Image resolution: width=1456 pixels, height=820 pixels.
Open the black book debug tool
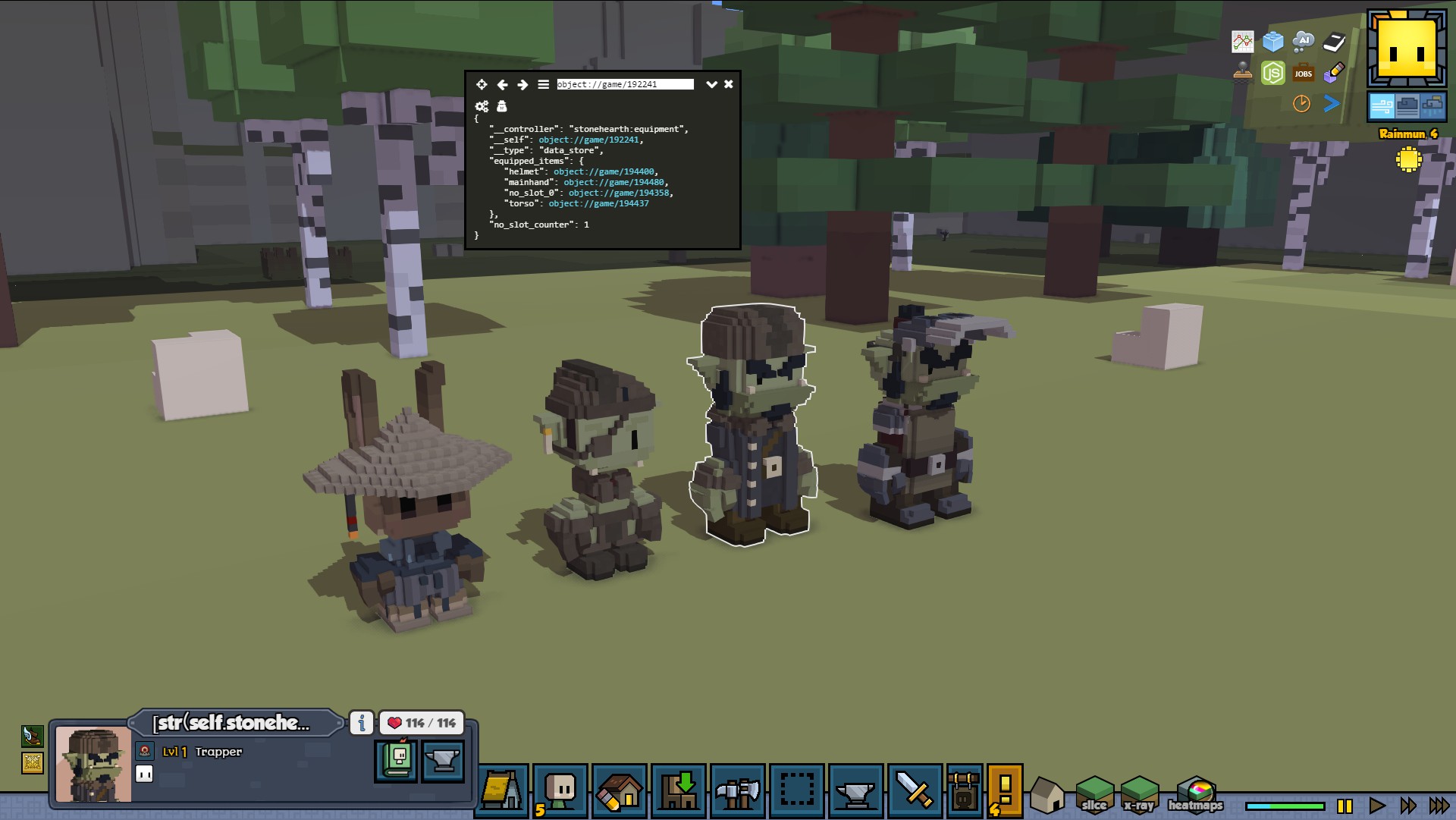[1334, 41]
